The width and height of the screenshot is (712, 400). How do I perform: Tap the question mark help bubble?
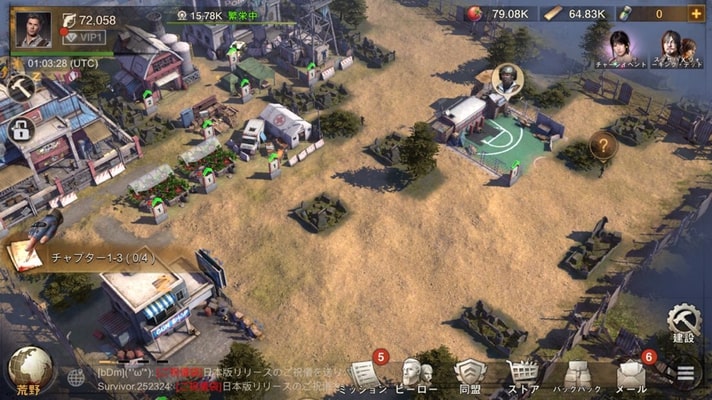tap(603, 146)
